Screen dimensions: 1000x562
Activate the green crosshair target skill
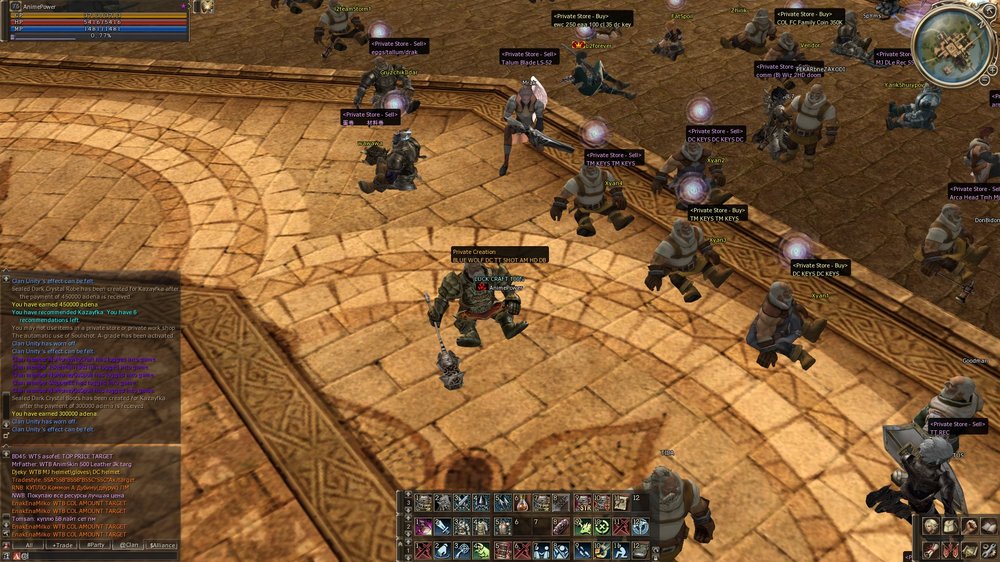click(x=601, y=527)
